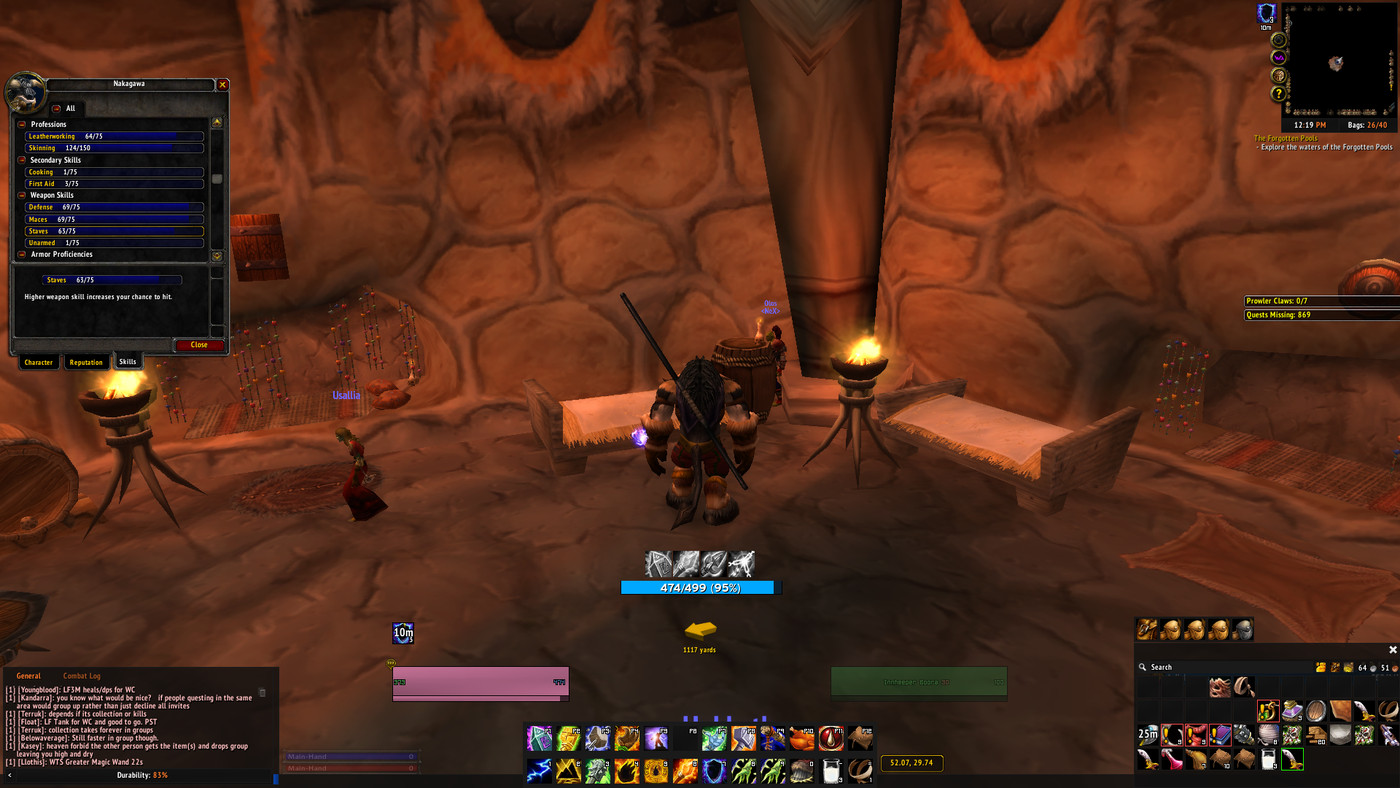Image resolution: width=1400 pixels, height=788 pixels.
Task: Select the Leatherworking skill row
Action: [114, 136]
